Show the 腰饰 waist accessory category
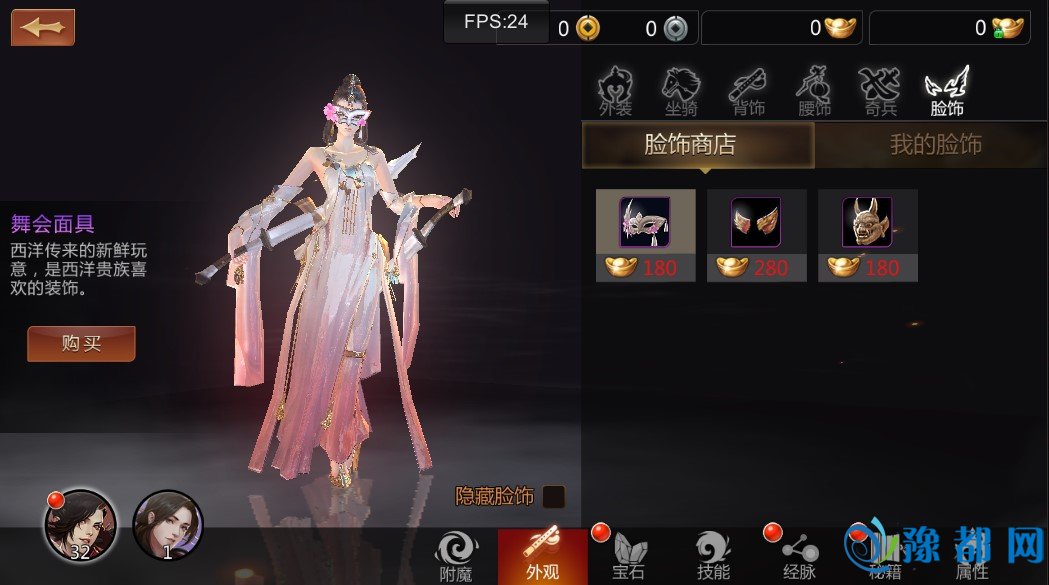Viewport: 1049px width, 585px height. 814,92
